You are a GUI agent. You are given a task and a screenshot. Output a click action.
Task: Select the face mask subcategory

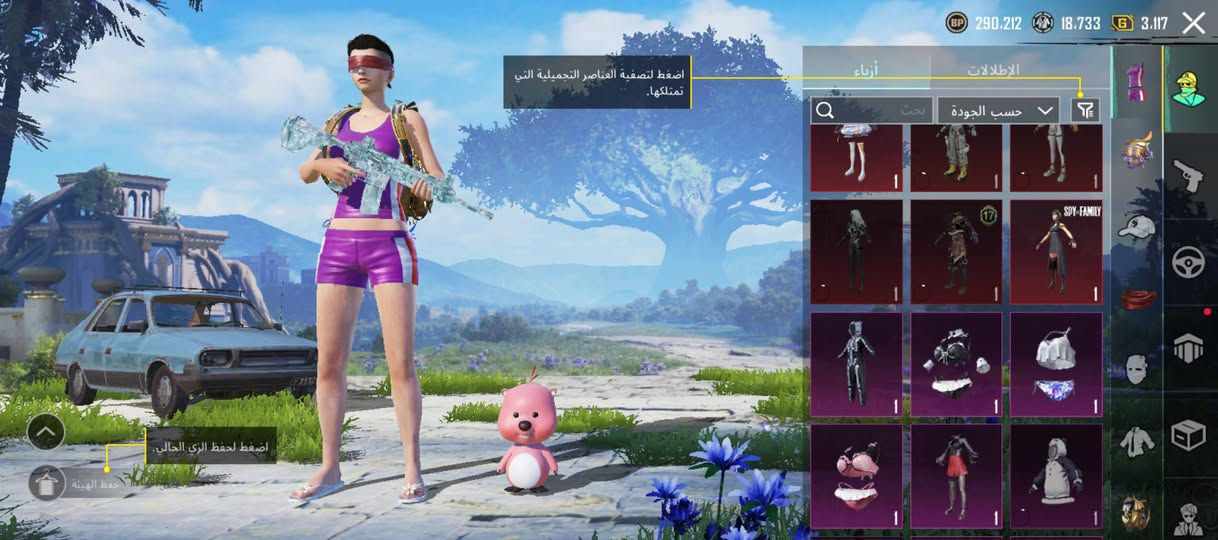coord(1136,368)
